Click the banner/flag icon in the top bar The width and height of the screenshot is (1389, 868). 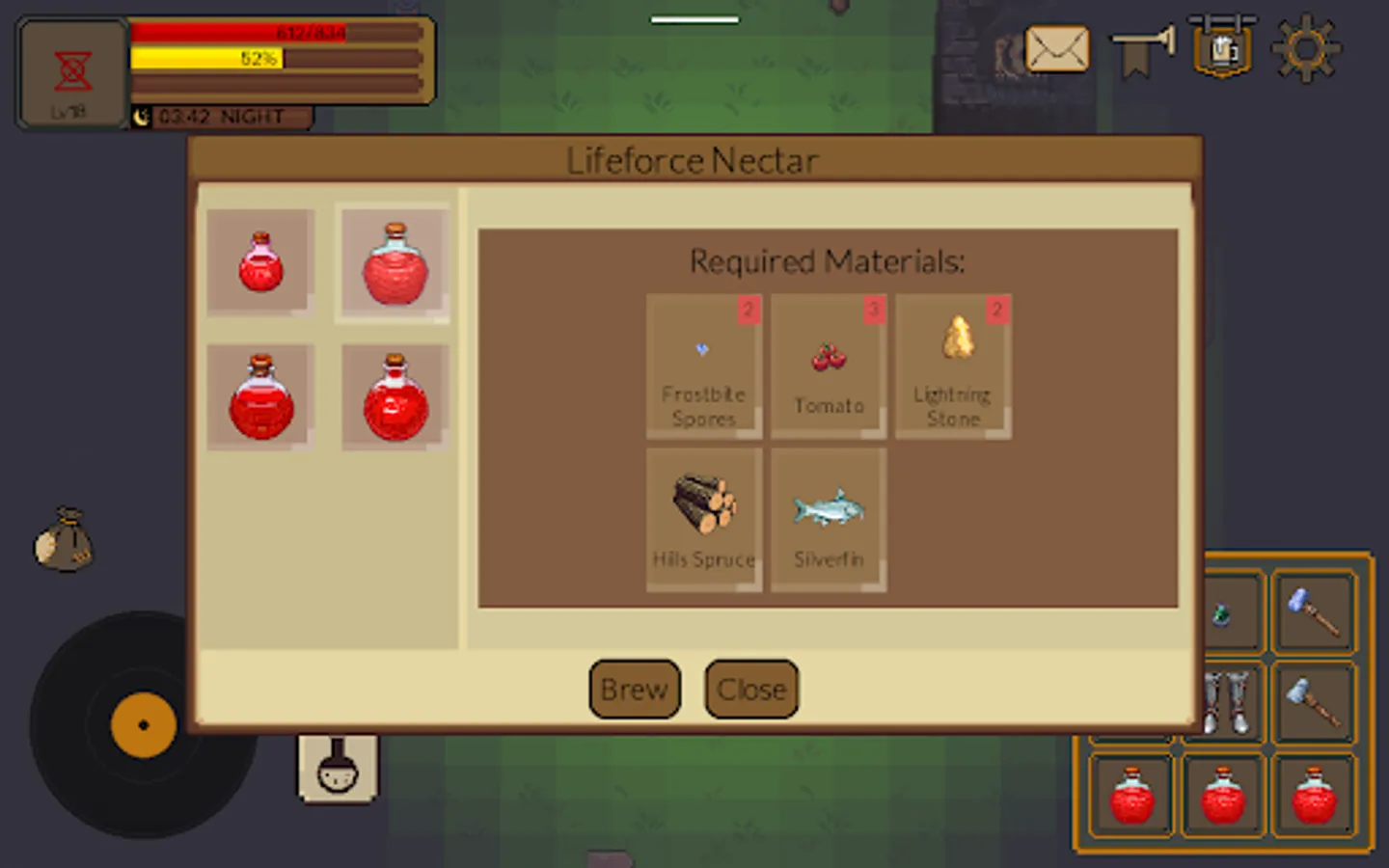point(1142,48)
